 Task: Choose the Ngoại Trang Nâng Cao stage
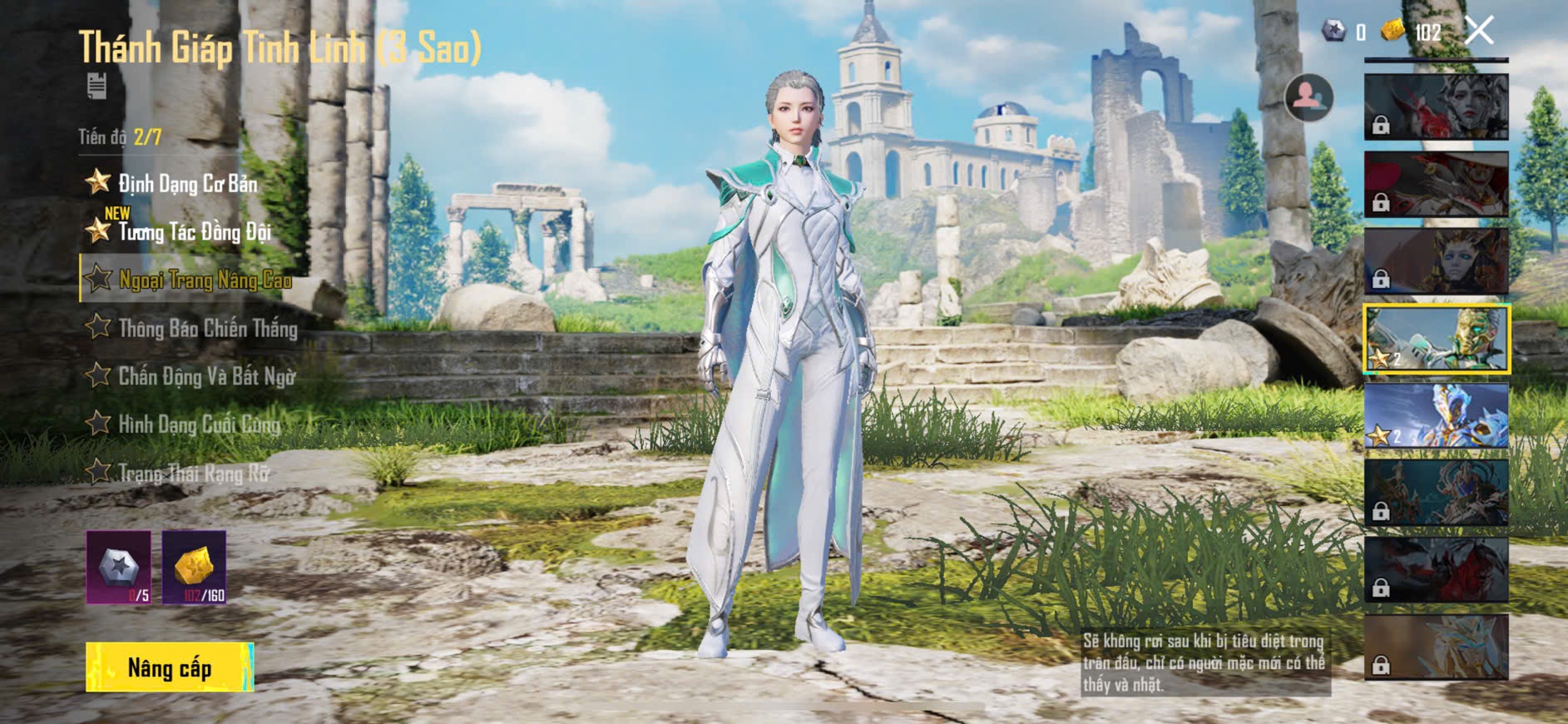[x=204, y=280]
